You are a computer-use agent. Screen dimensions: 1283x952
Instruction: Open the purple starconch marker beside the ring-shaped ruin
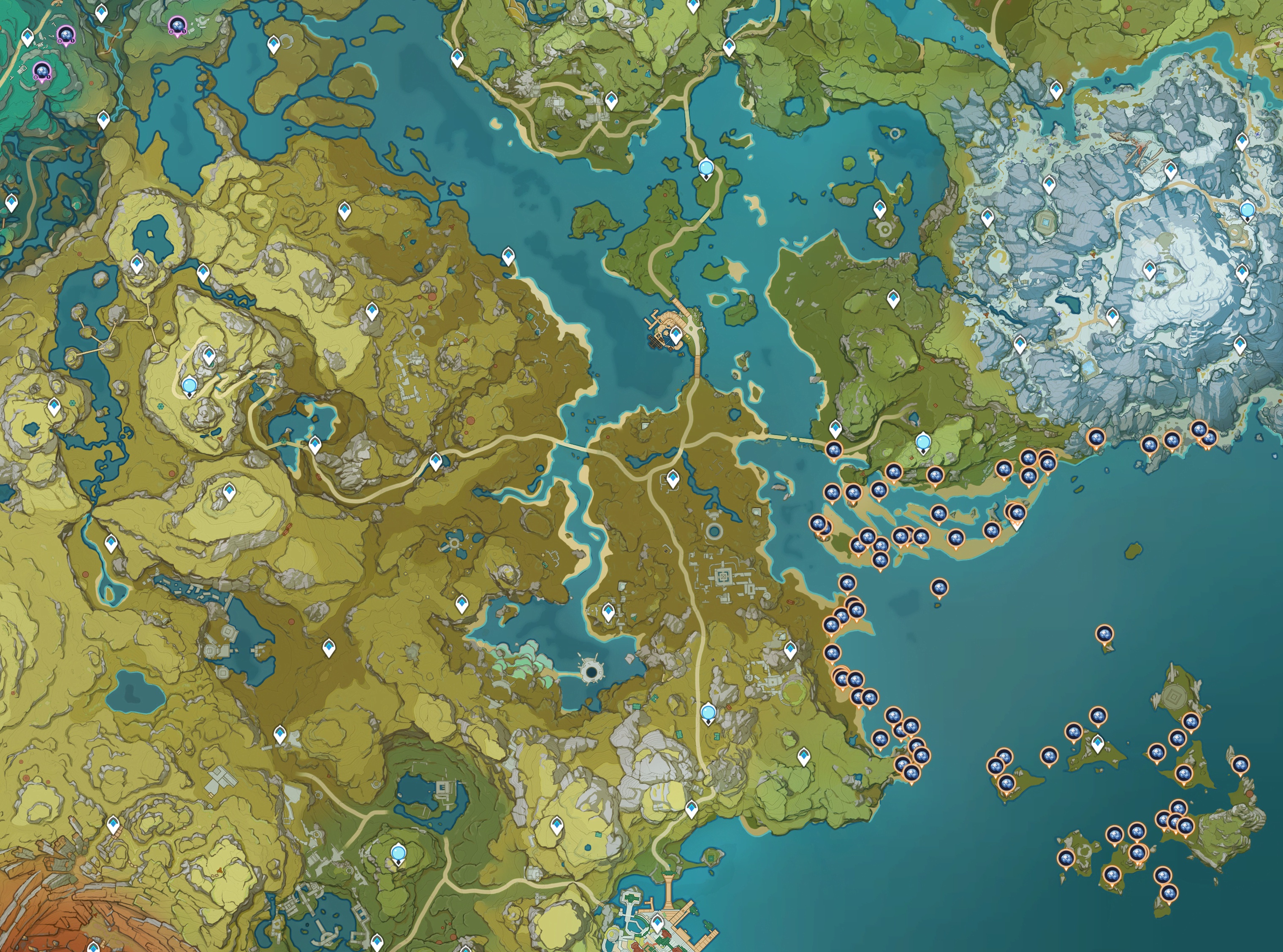176,25
